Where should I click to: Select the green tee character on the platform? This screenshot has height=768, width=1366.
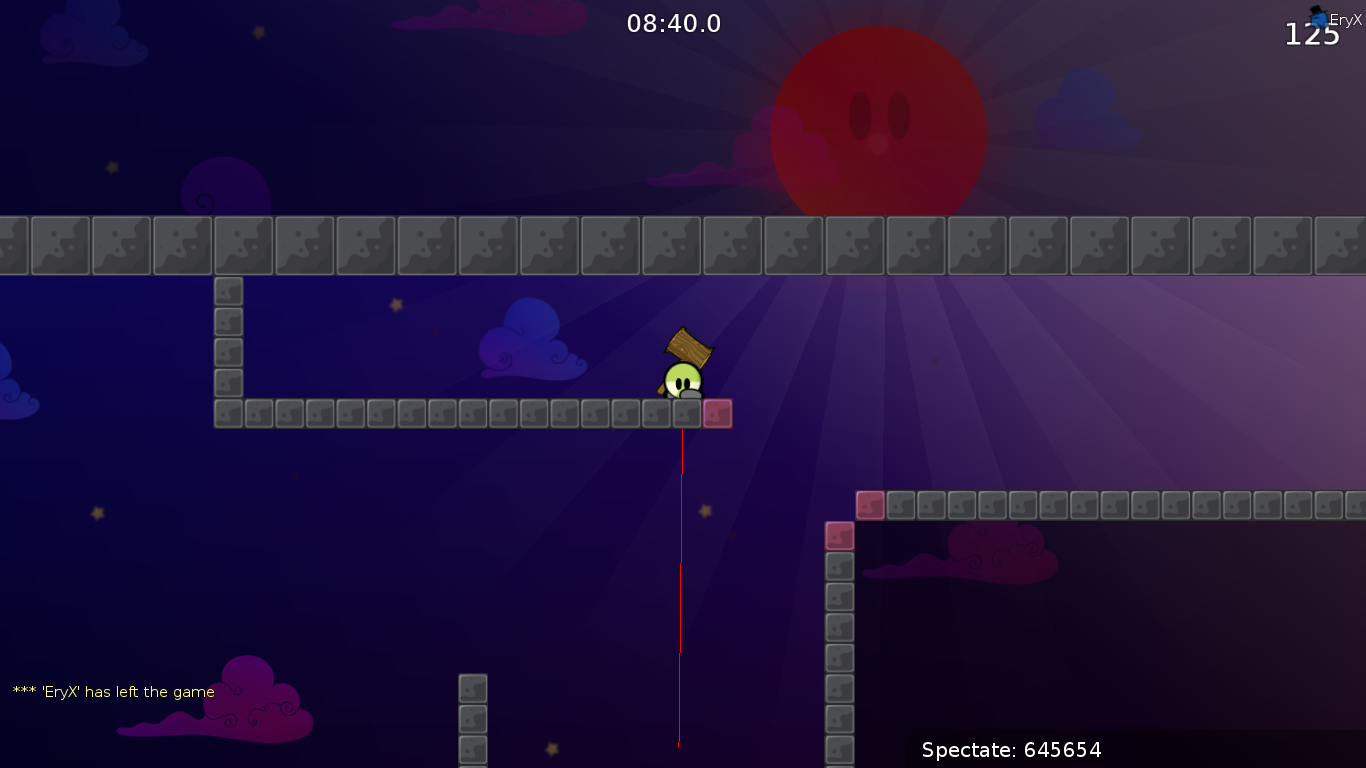pos(683,378)
